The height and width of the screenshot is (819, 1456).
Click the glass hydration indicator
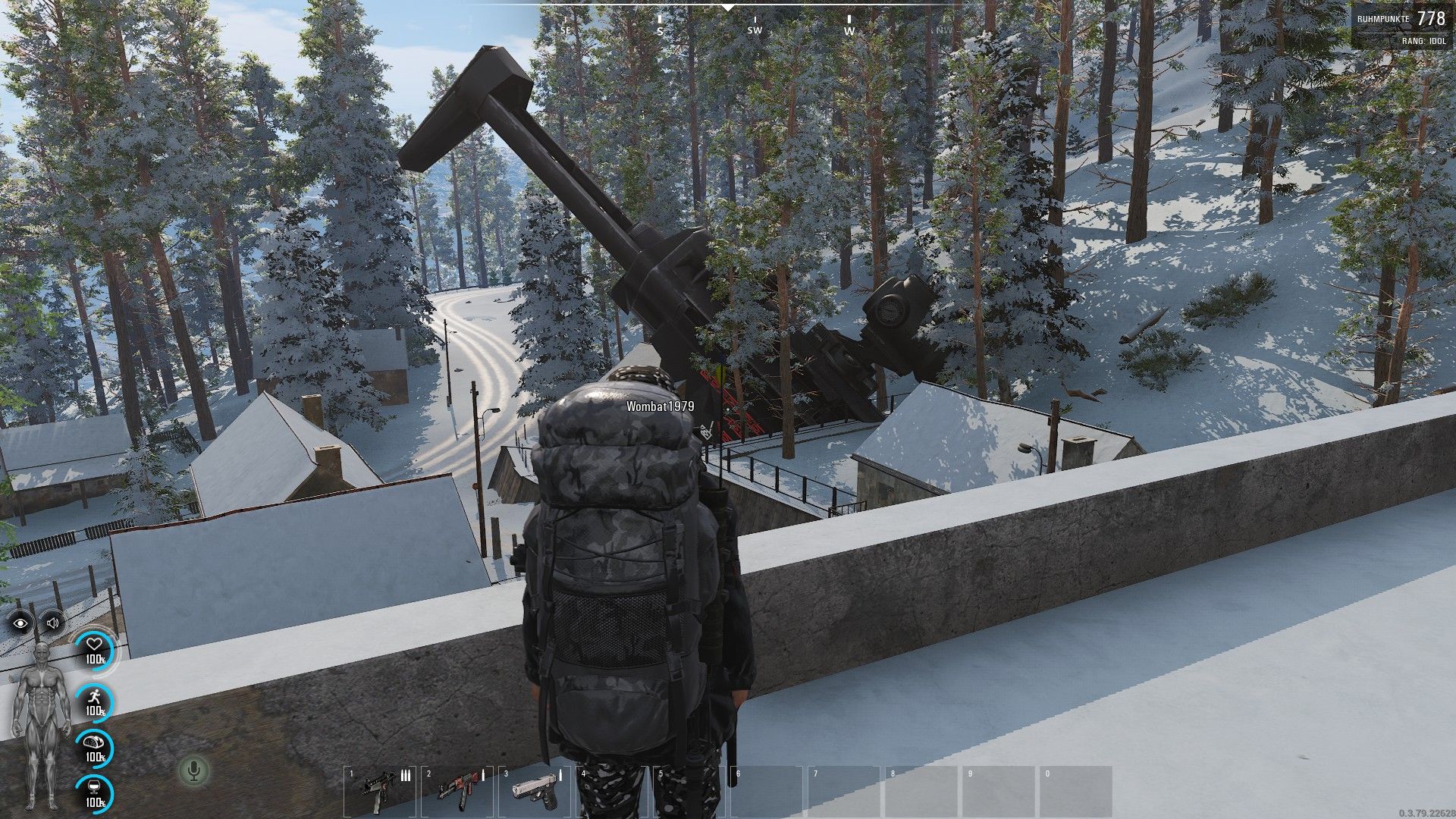coord(95,792)
